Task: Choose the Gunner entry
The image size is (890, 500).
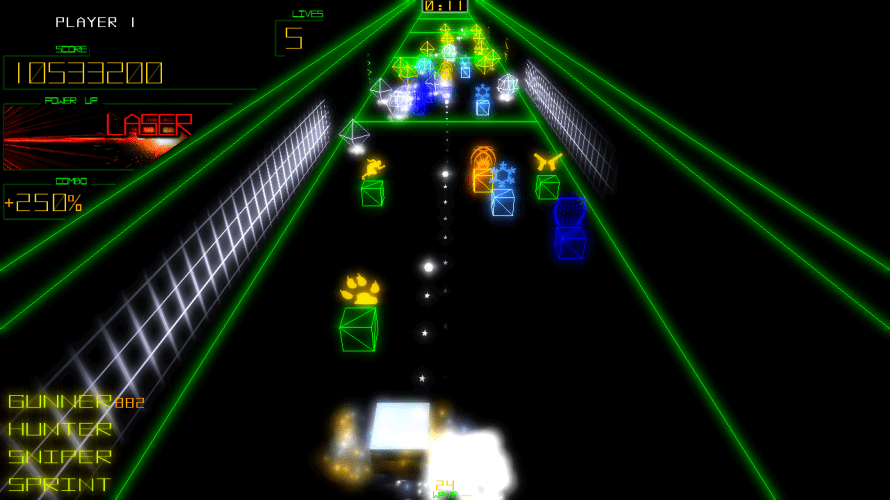Action: pos(60,402)
